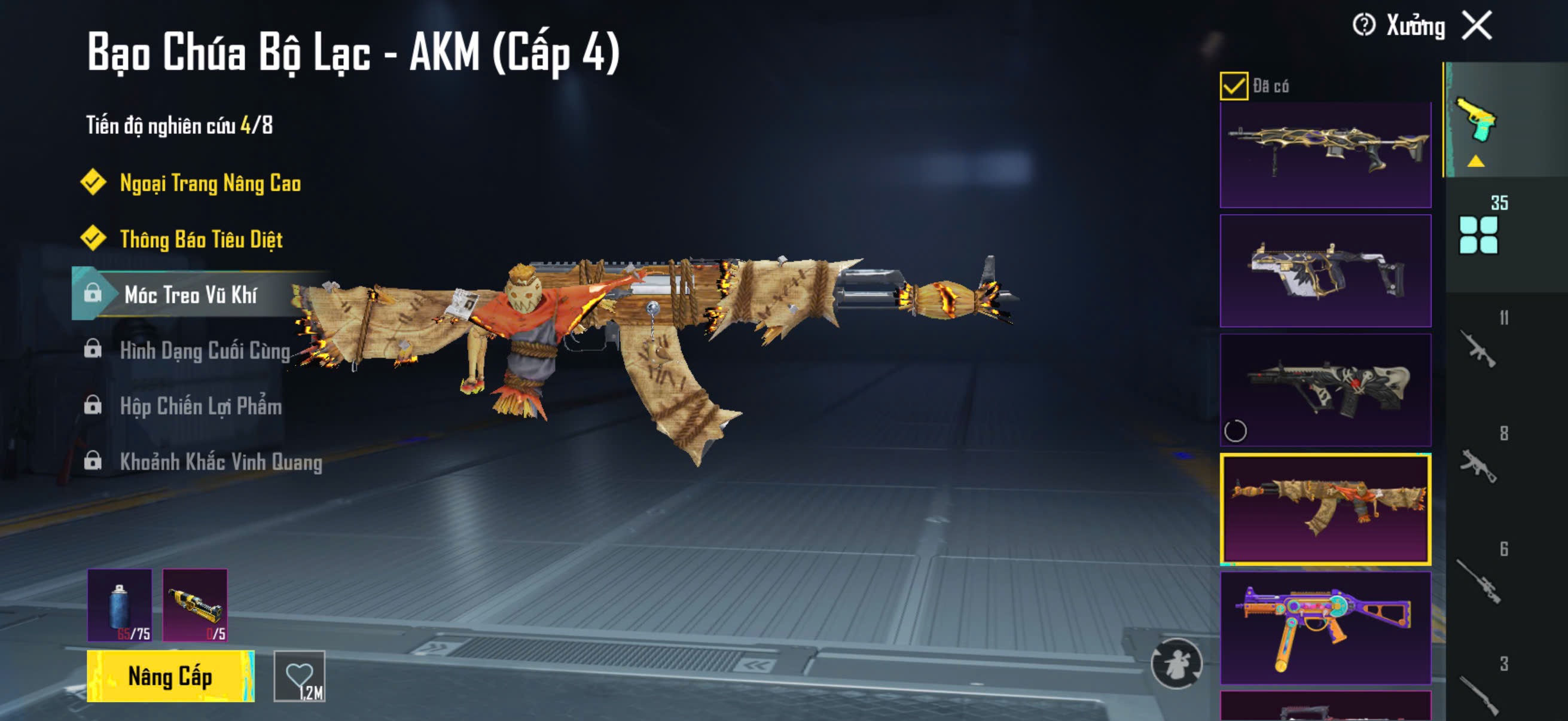1568x721 pixels.
Task: Select Hộp Chiến Lợi Phẩm locked level
Action: [x=200, y=407]
